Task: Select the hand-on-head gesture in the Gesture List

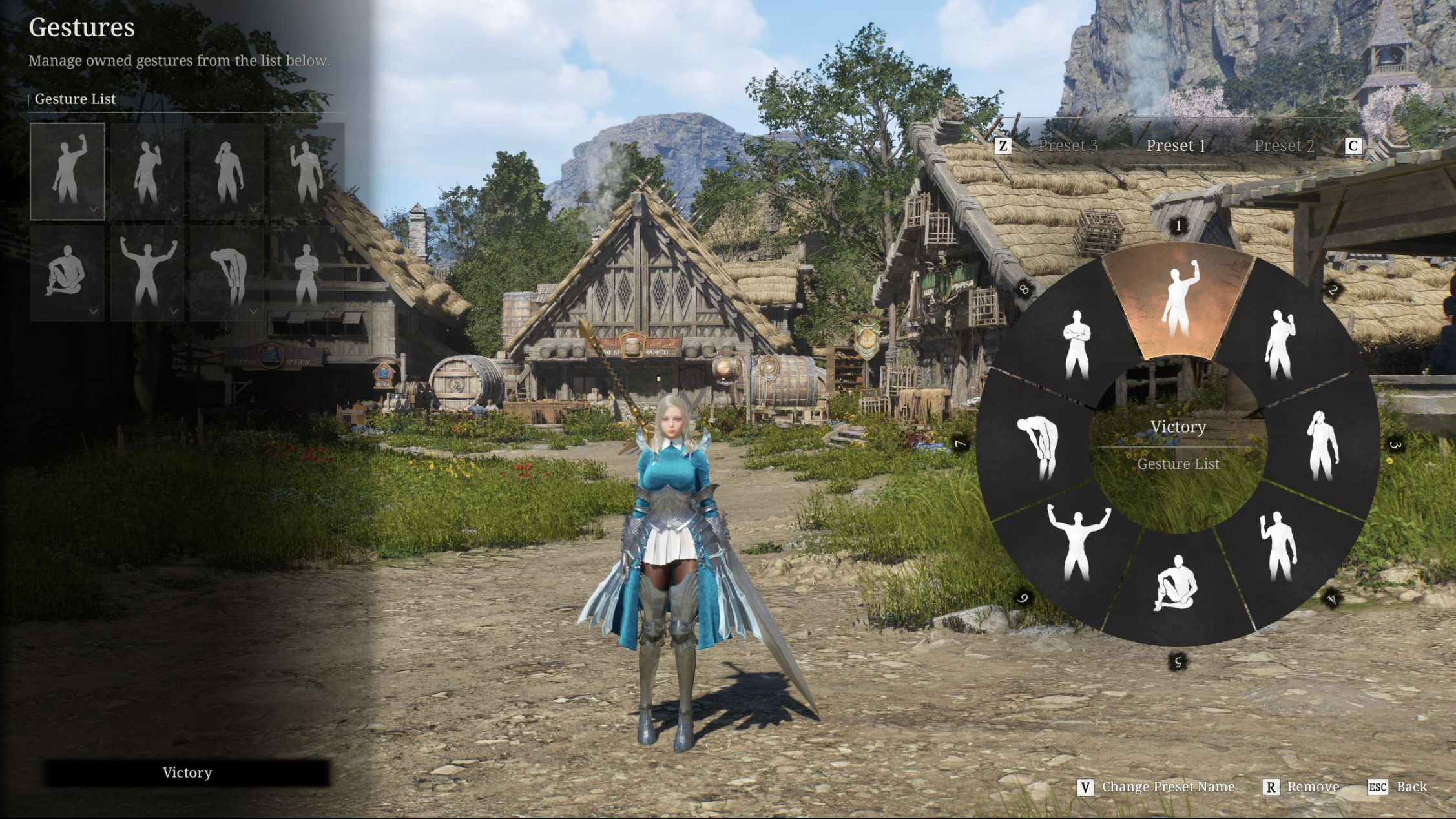Action: pos(227,172)
